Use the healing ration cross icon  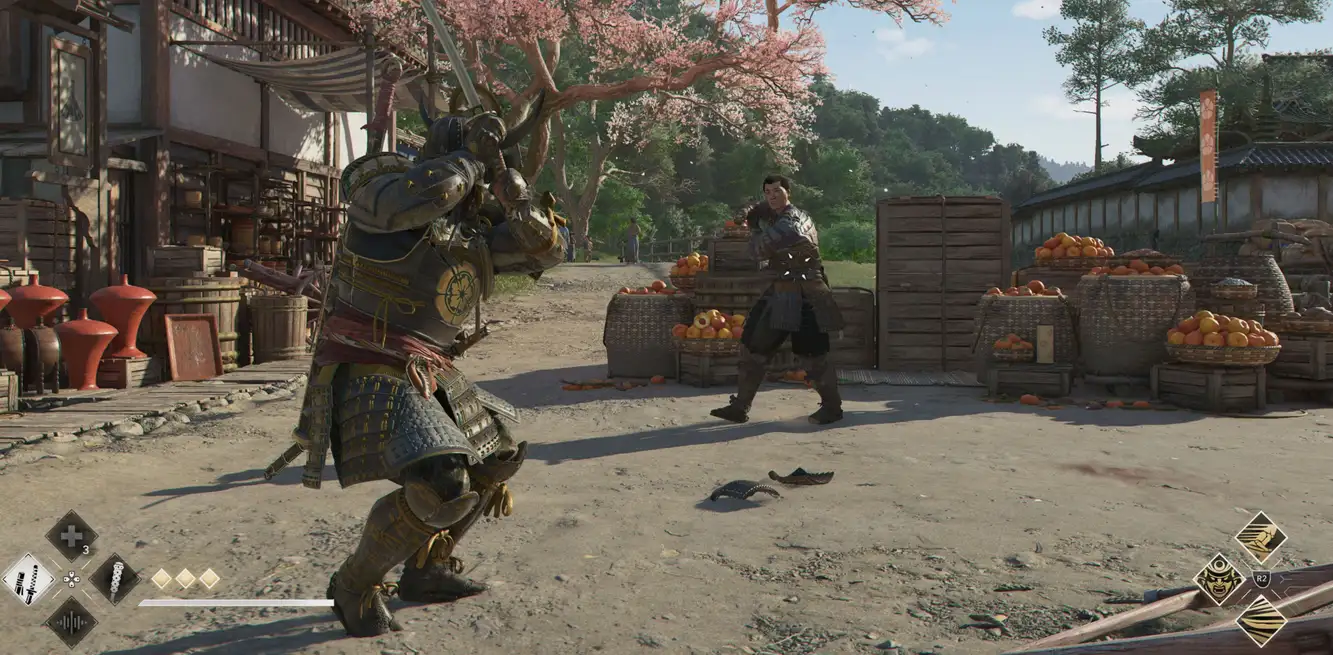click(71, 535)
